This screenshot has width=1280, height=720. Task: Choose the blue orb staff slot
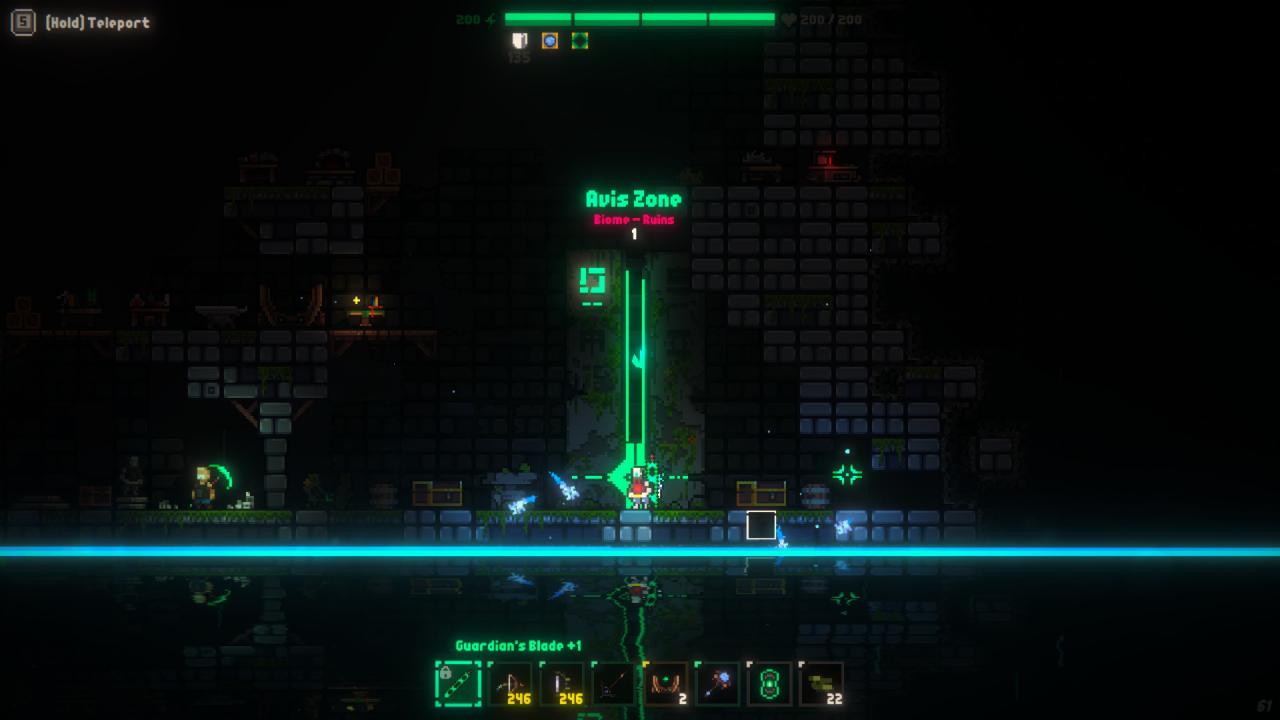pos(718,684)
